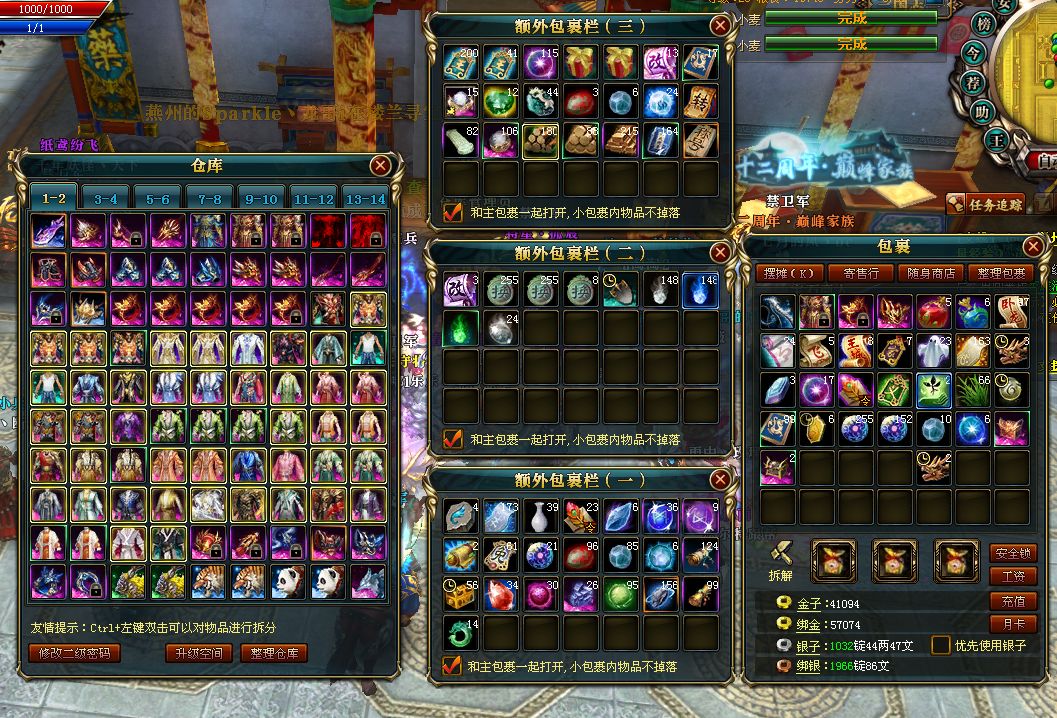Open the 寄售行 consignment house
Screen dimensions: 1057x718
coord(861,273)
